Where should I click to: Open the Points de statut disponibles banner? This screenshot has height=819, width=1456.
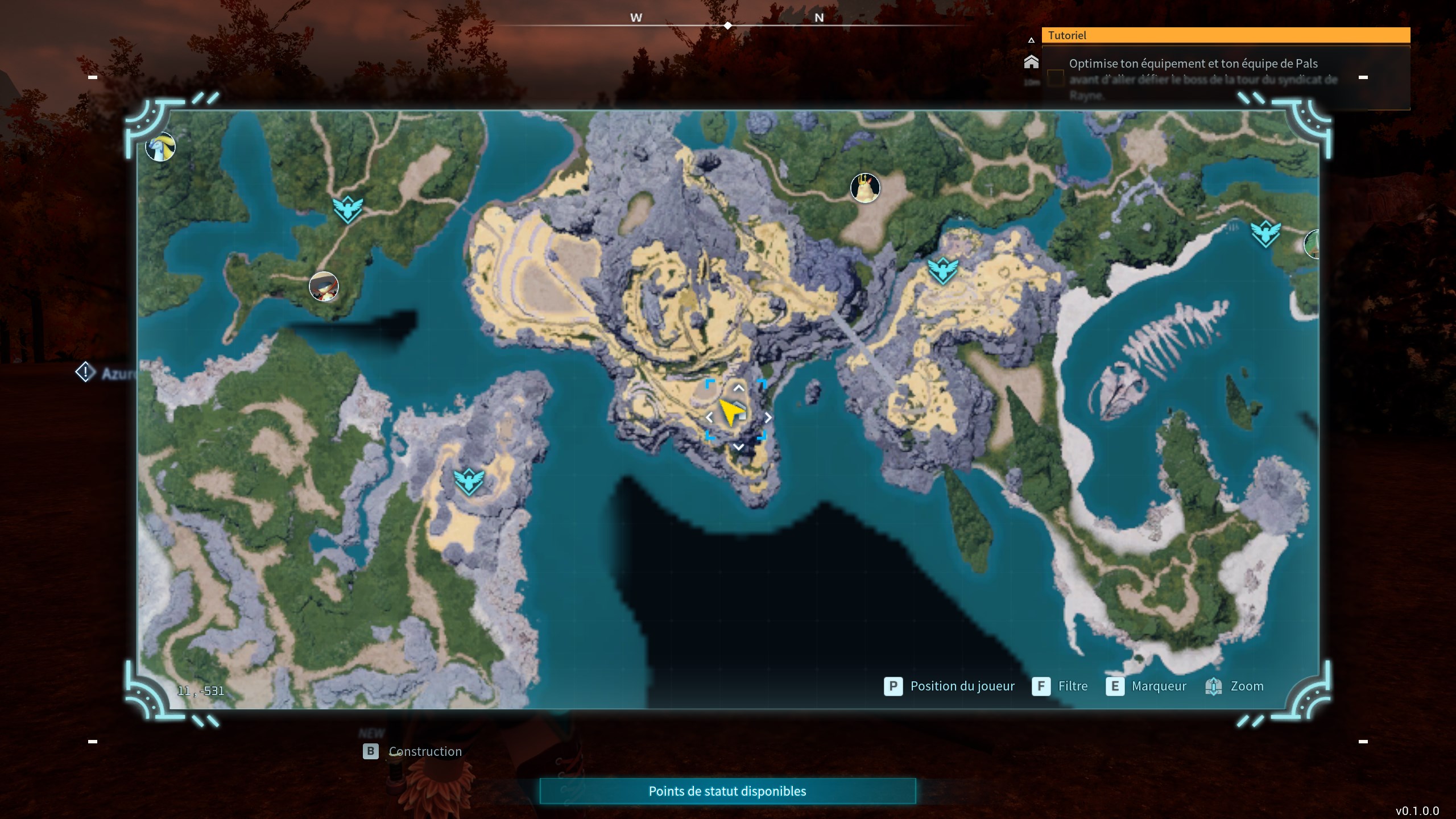click(727, 791)
